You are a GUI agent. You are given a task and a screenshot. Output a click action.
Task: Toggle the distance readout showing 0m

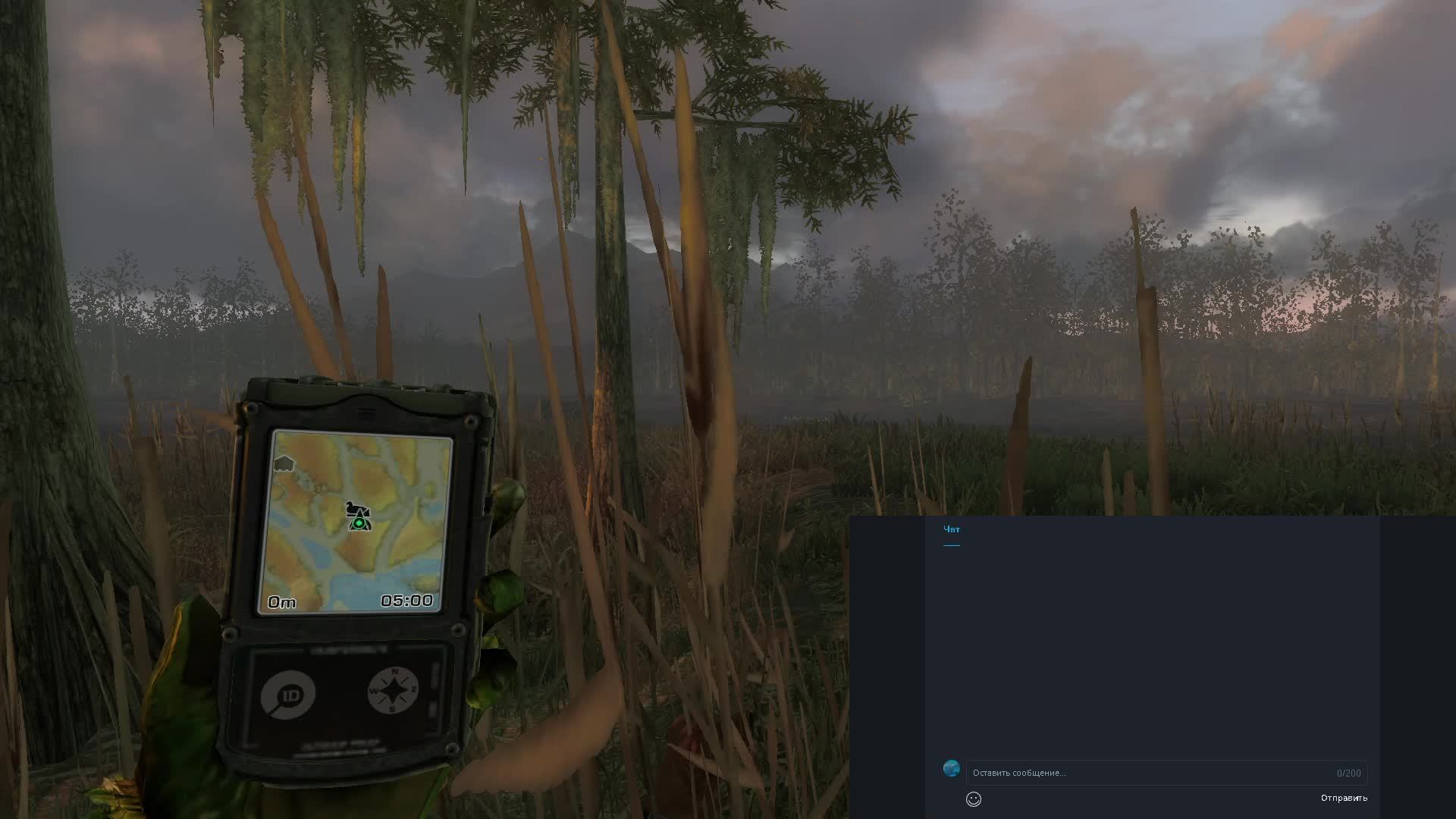[x=281, y=601]
